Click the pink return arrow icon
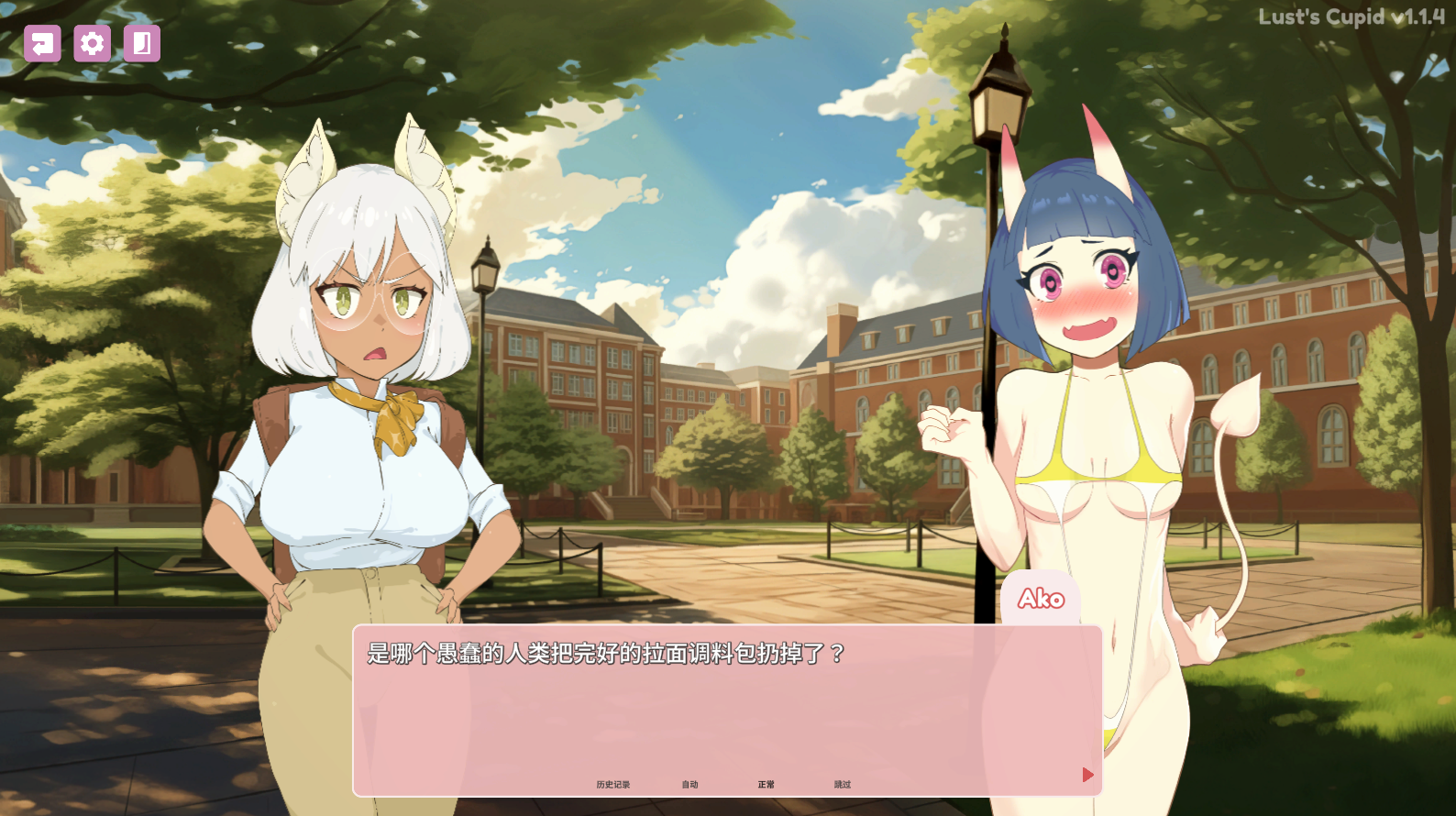The height and width of the screenshot is (816, 1456). tap(42, 43)
